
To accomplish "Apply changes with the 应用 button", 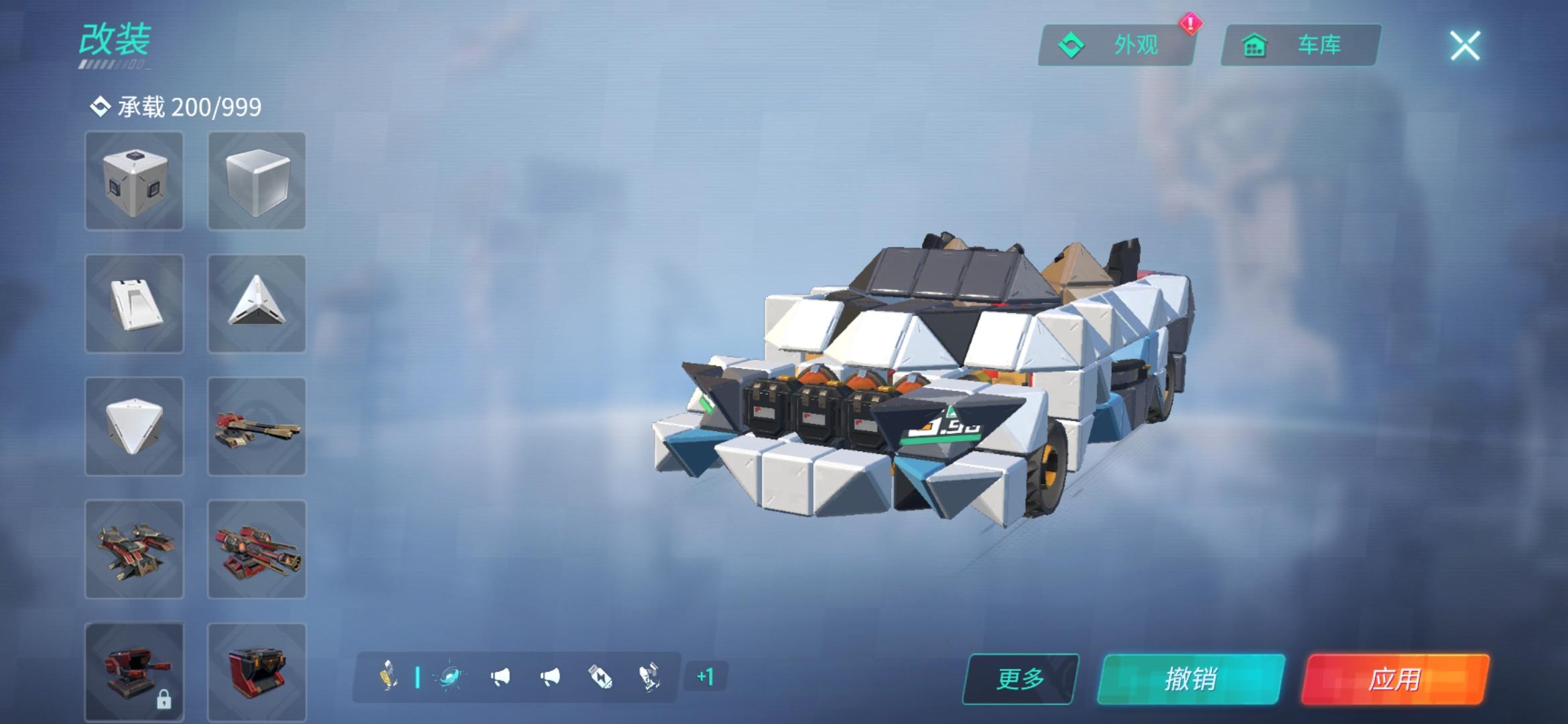I will coord(1395,679).
